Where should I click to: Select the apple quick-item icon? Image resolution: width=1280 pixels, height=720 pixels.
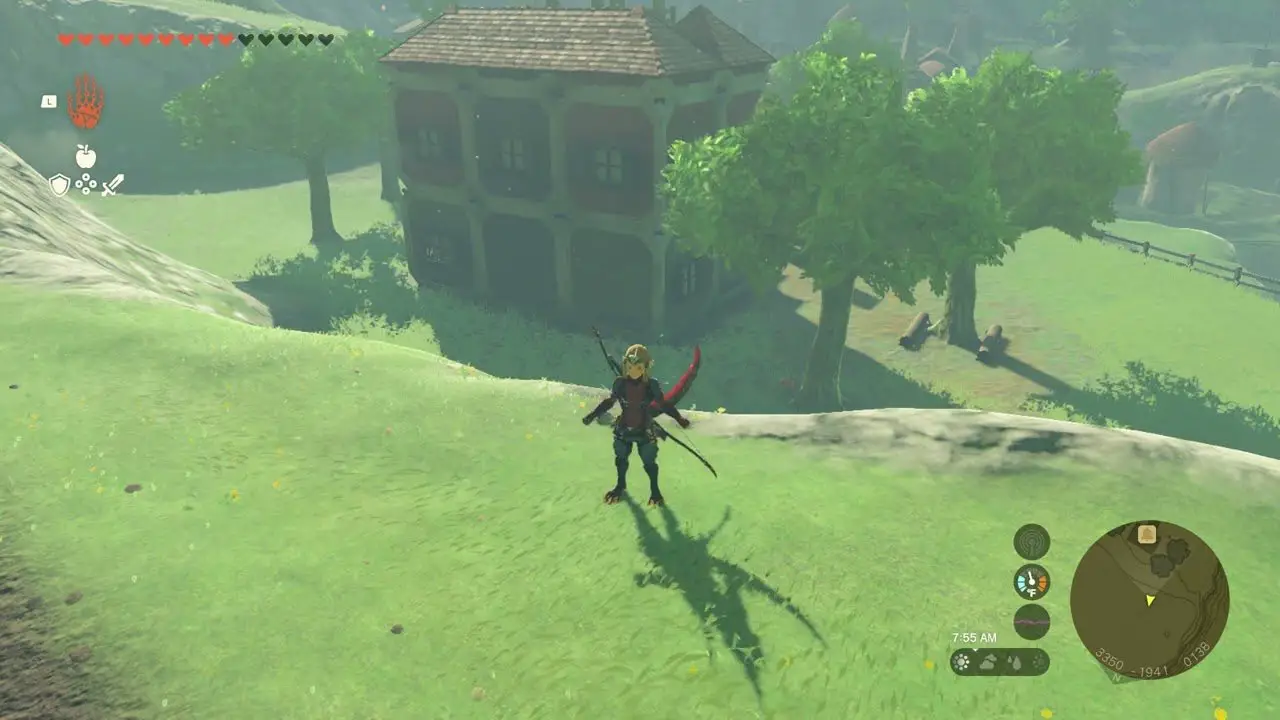(x=85, y=156)
